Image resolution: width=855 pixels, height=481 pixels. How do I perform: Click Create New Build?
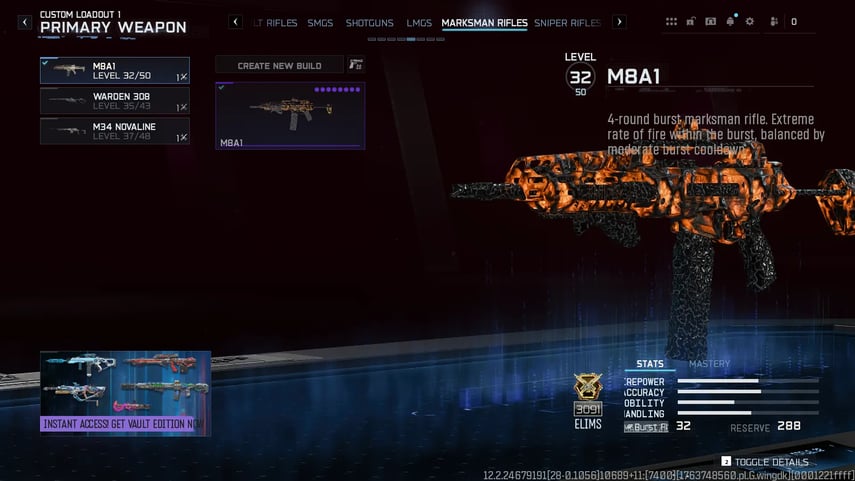pyautogui.click(x=279, y=65)
